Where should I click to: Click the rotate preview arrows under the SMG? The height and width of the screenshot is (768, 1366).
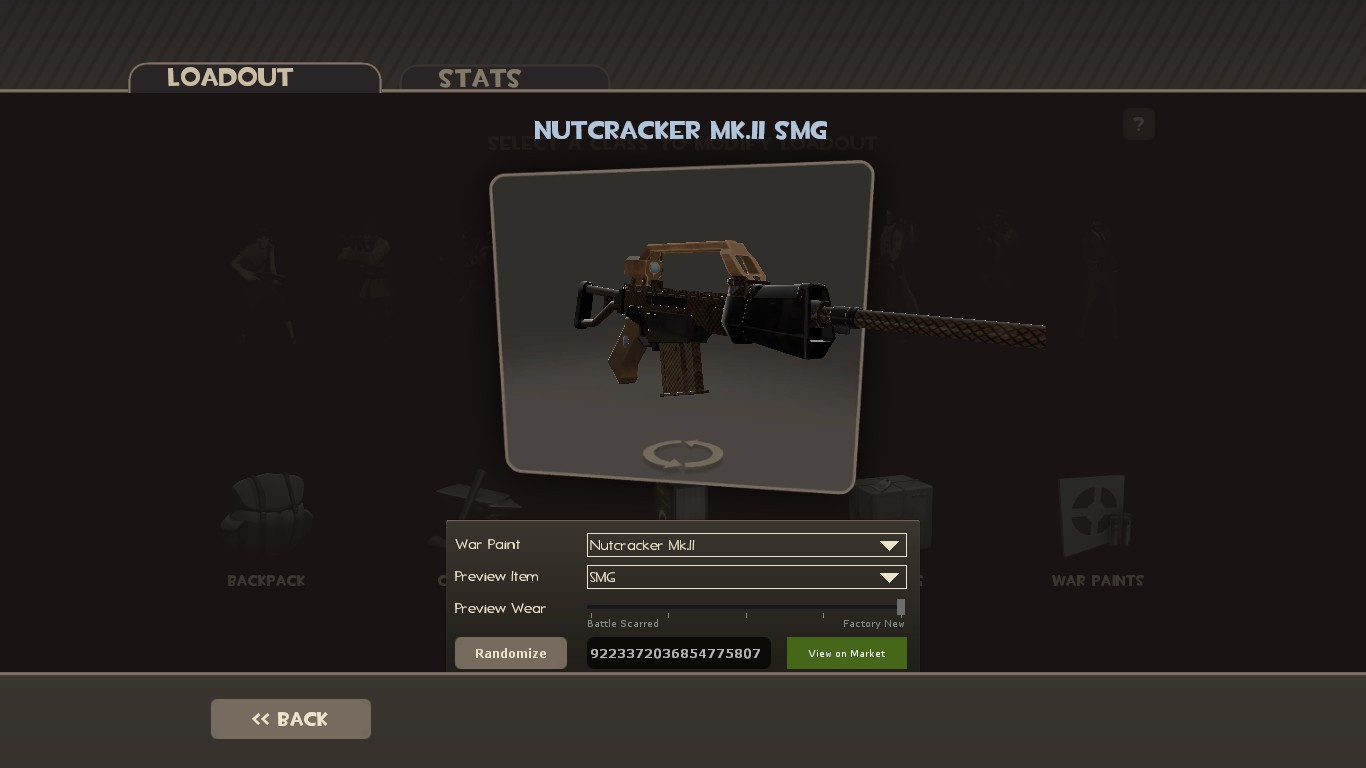(x=682, y=453)
